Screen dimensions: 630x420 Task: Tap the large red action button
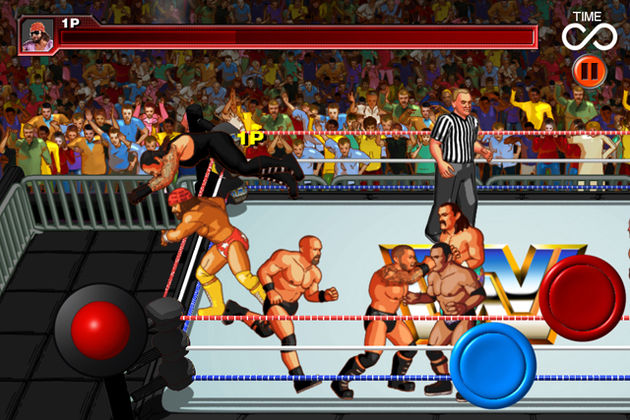click(582, 297)
